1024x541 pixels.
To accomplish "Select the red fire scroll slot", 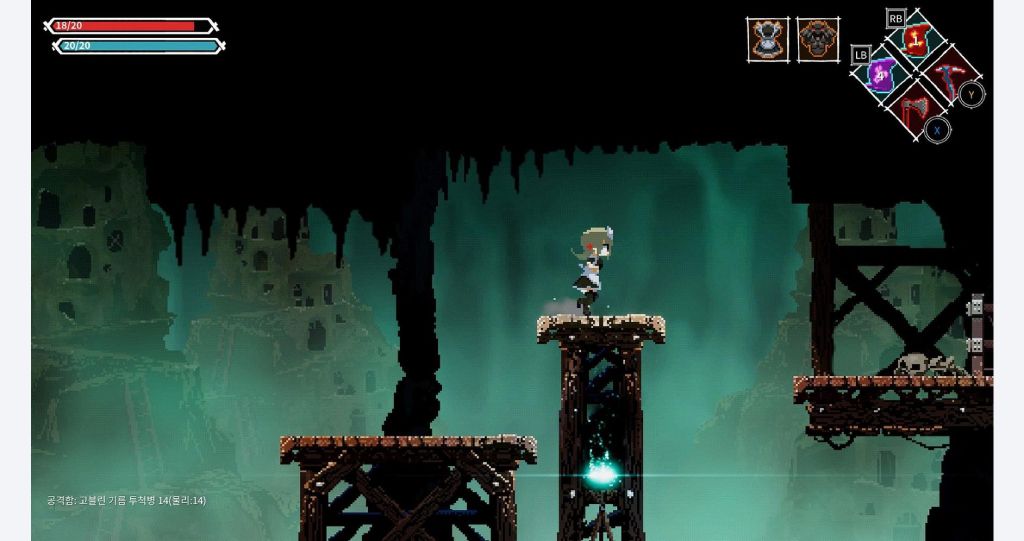I will tap(916, 40).
